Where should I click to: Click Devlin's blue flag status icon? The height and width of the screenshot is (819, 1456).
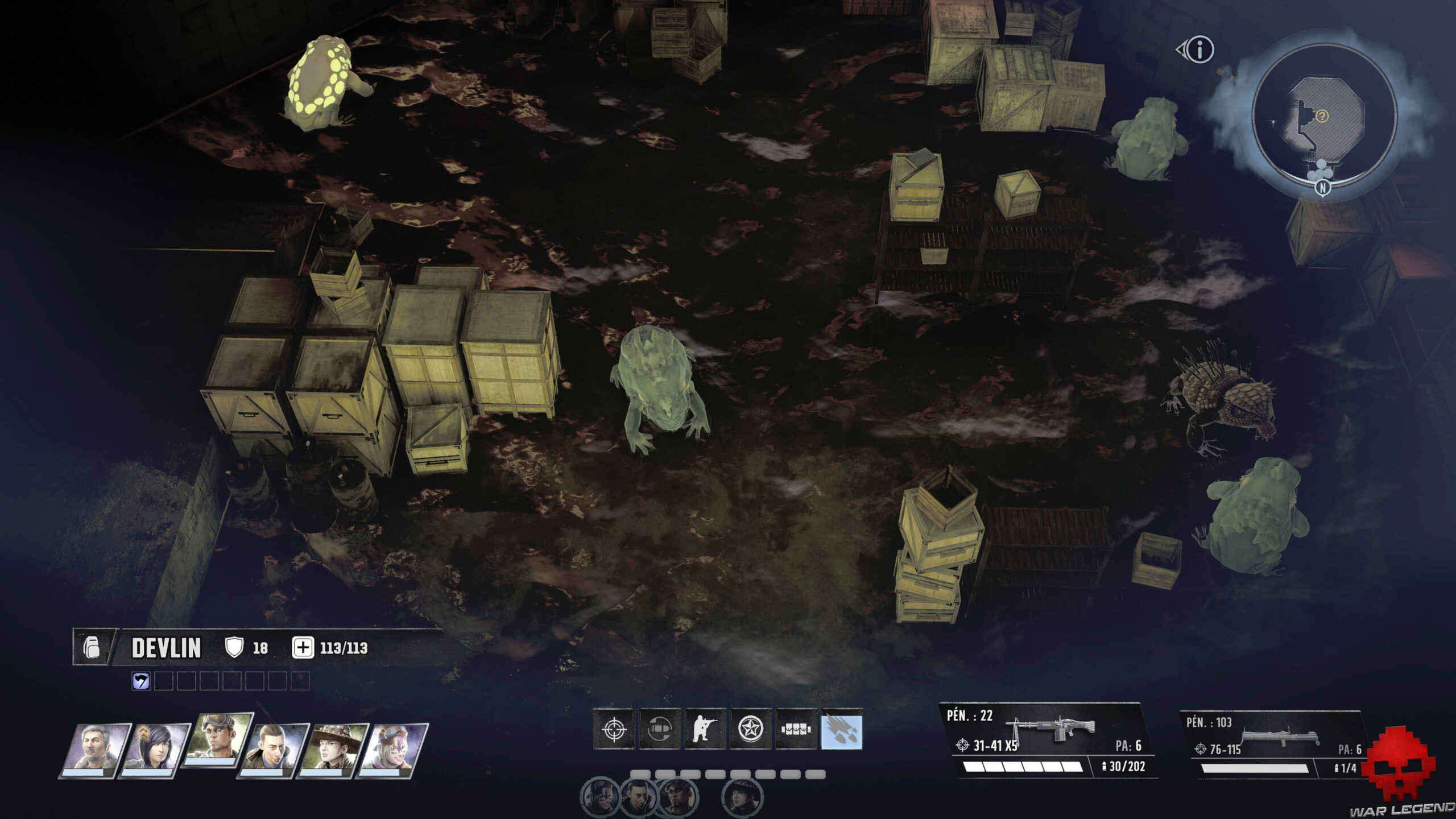[141, 681]
